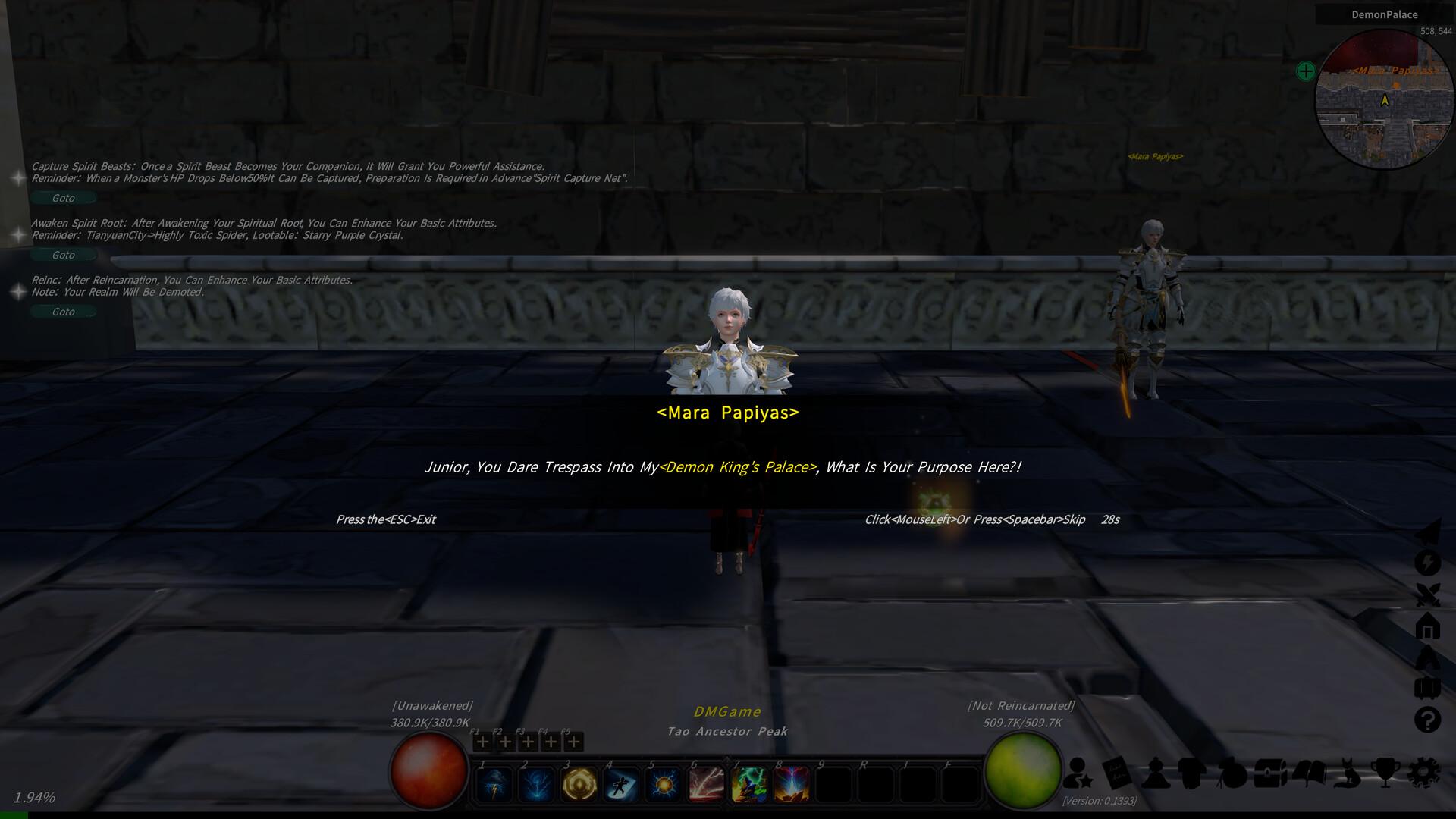Click Goto under Capture Spirit Beasts
The image size is (1456, 819).
[63, 198]
